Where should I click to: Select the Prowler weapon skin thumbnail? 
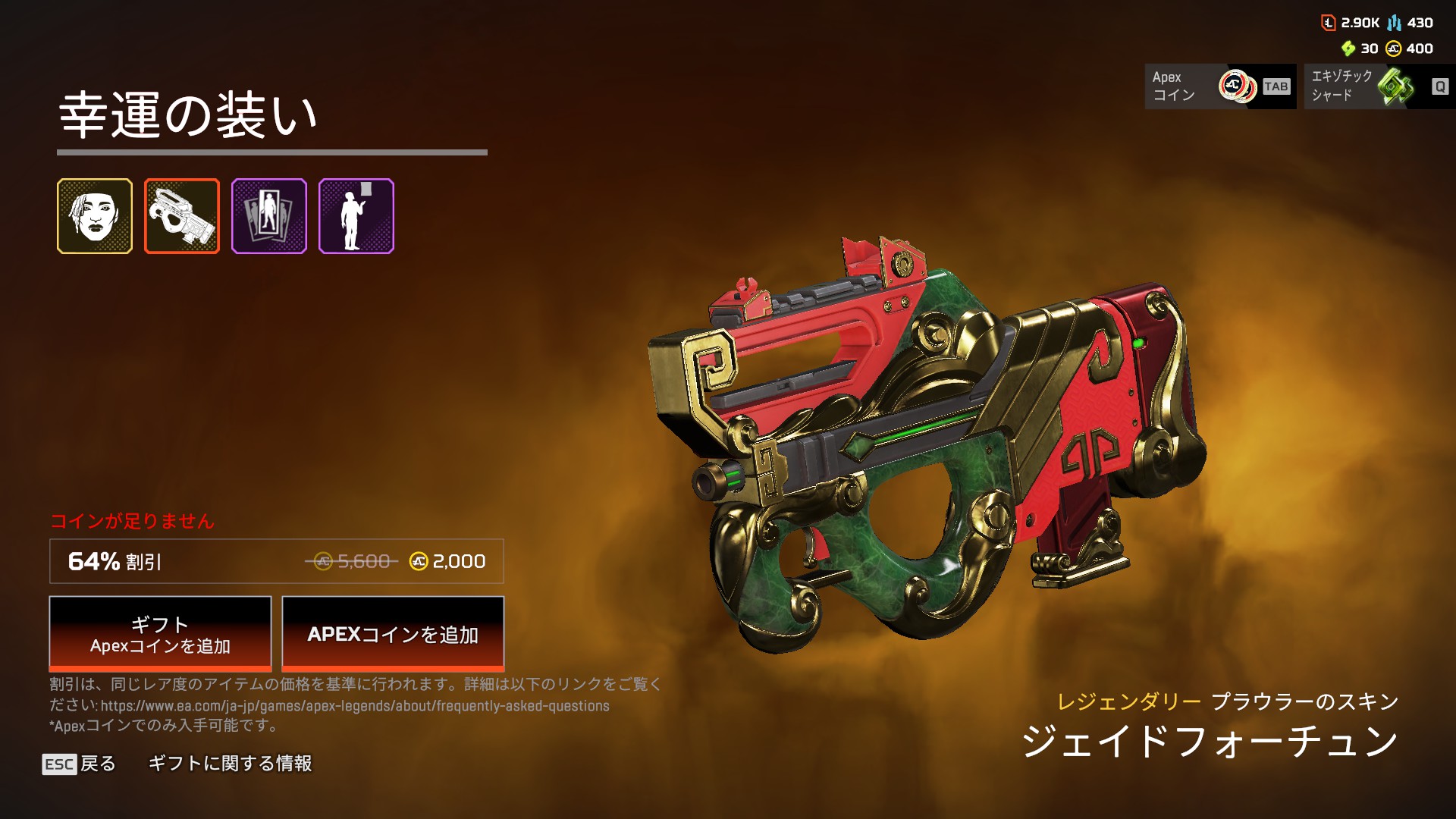pos(182,216)
